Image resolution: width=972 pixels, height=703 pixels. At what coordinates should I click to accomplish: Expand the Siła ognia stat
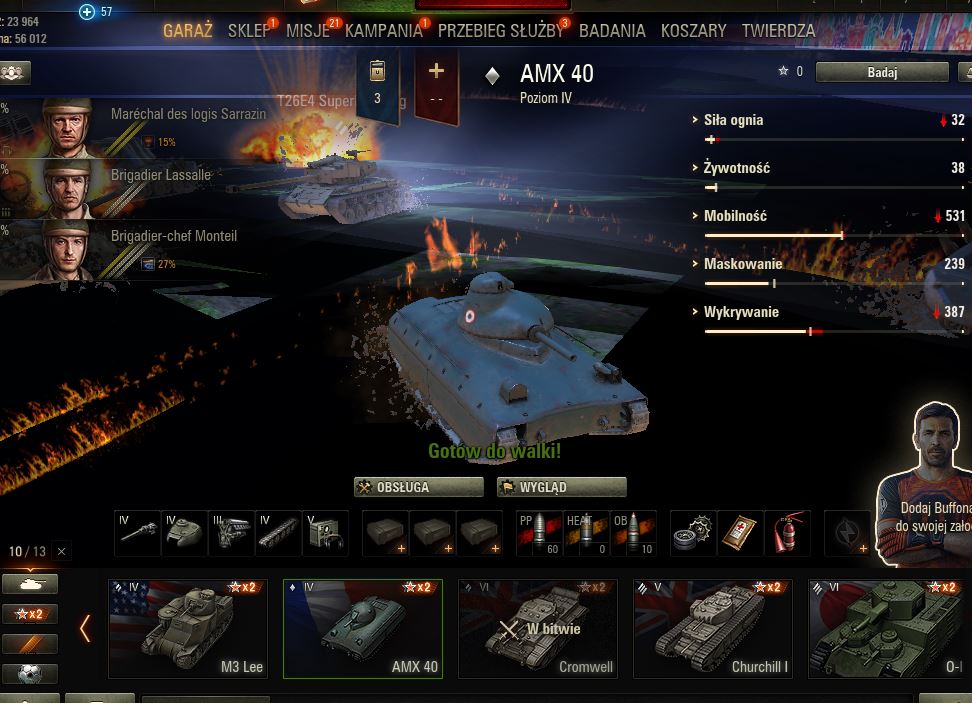click(x=733, y=120)
